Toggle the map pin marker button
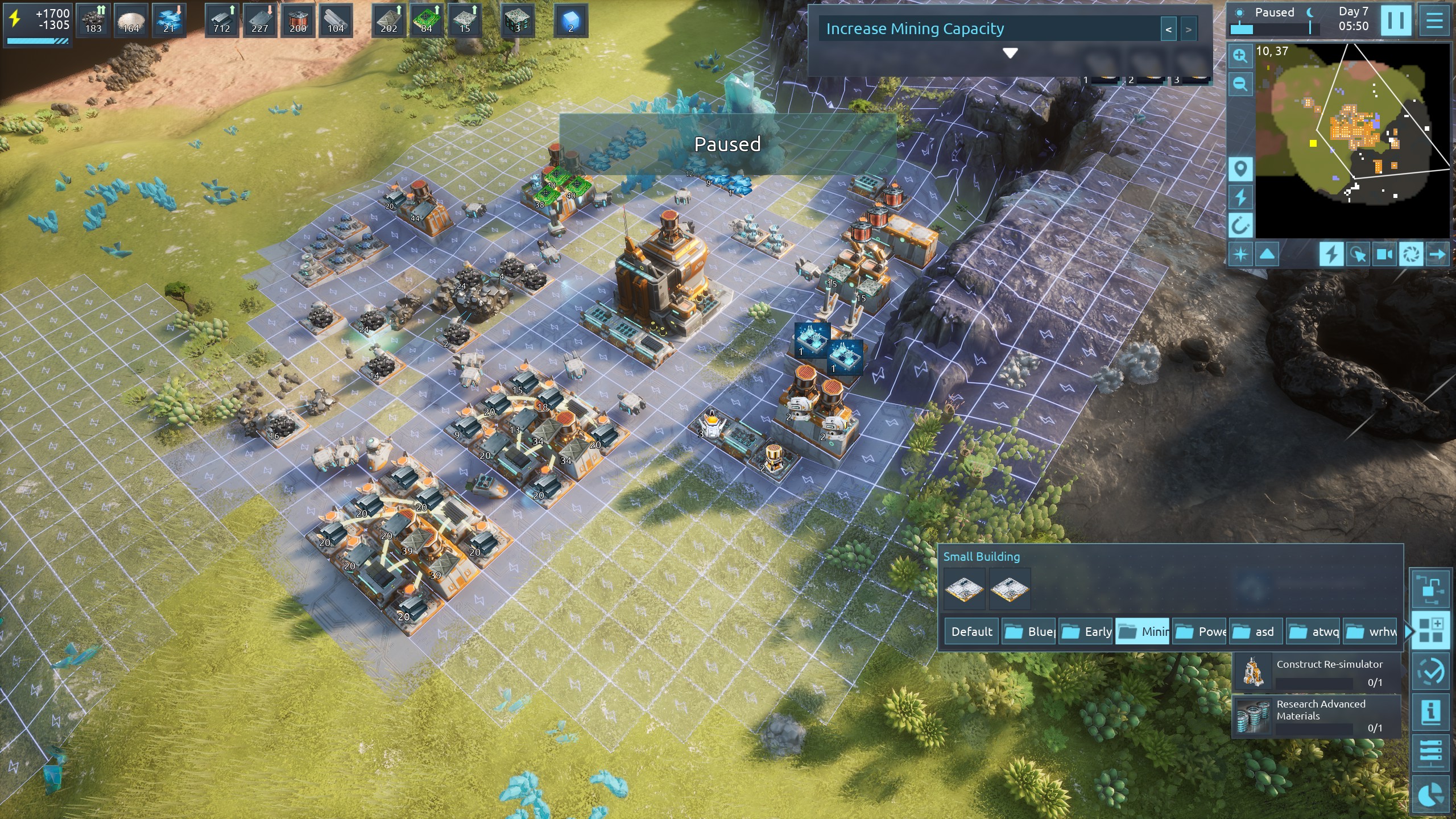This screenshot has height=819, width=1456. (1240, 169)
